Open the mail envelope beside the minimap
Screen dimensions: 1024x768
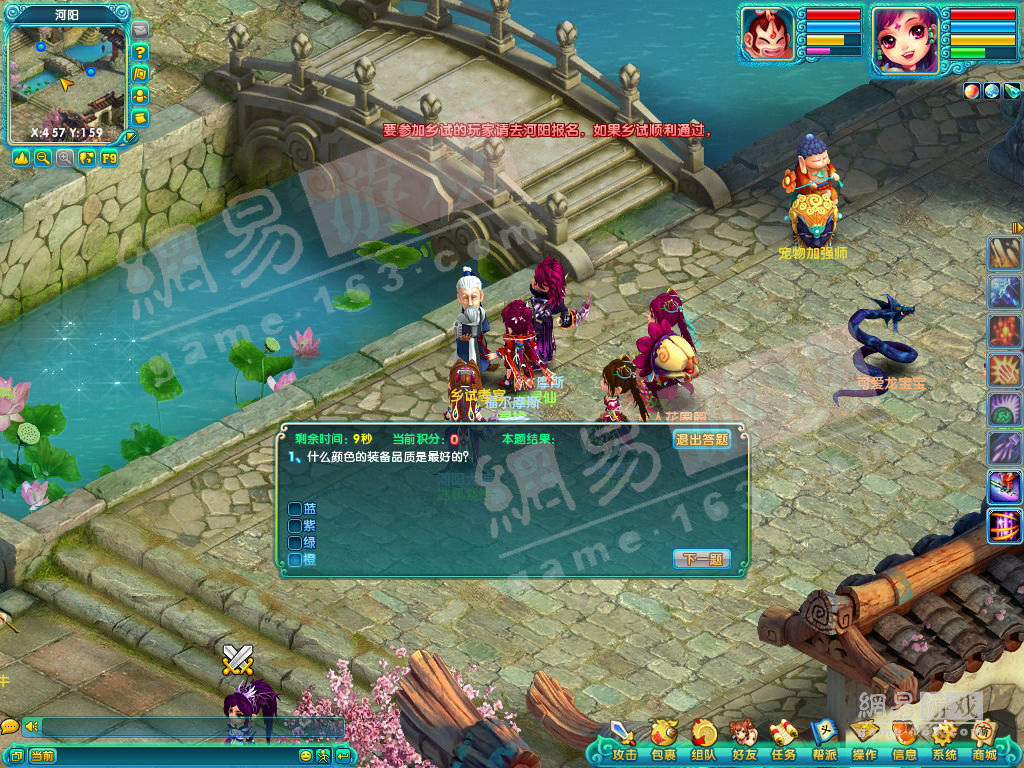[x=140, y=30]
